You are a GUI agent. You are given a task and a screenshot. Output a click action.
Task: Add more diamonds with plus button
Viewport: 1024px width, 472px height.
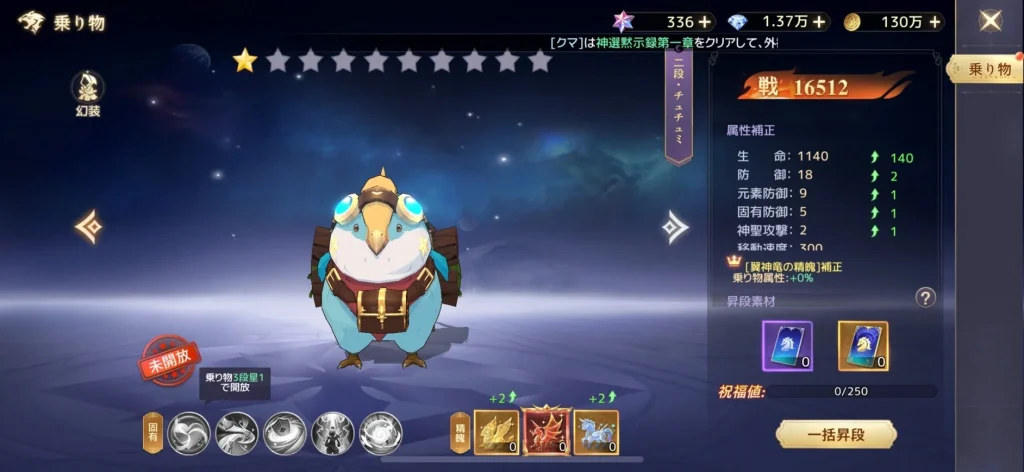(x=820, y=21)
